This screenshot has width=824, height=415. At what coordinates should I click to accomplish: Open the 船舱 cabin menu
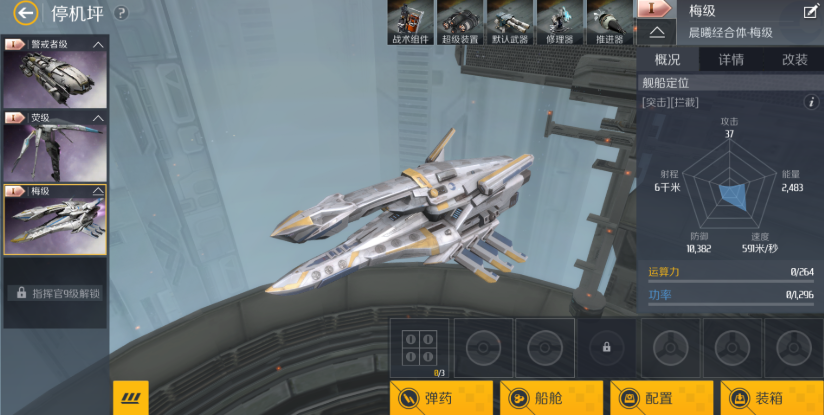click(x=551, y=398)
